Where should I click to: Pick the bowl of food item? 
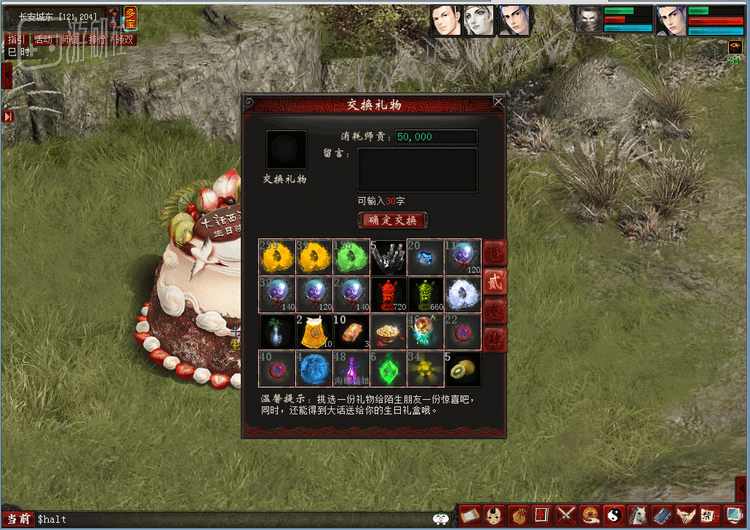pyautogui.click(x=387, y=331)
